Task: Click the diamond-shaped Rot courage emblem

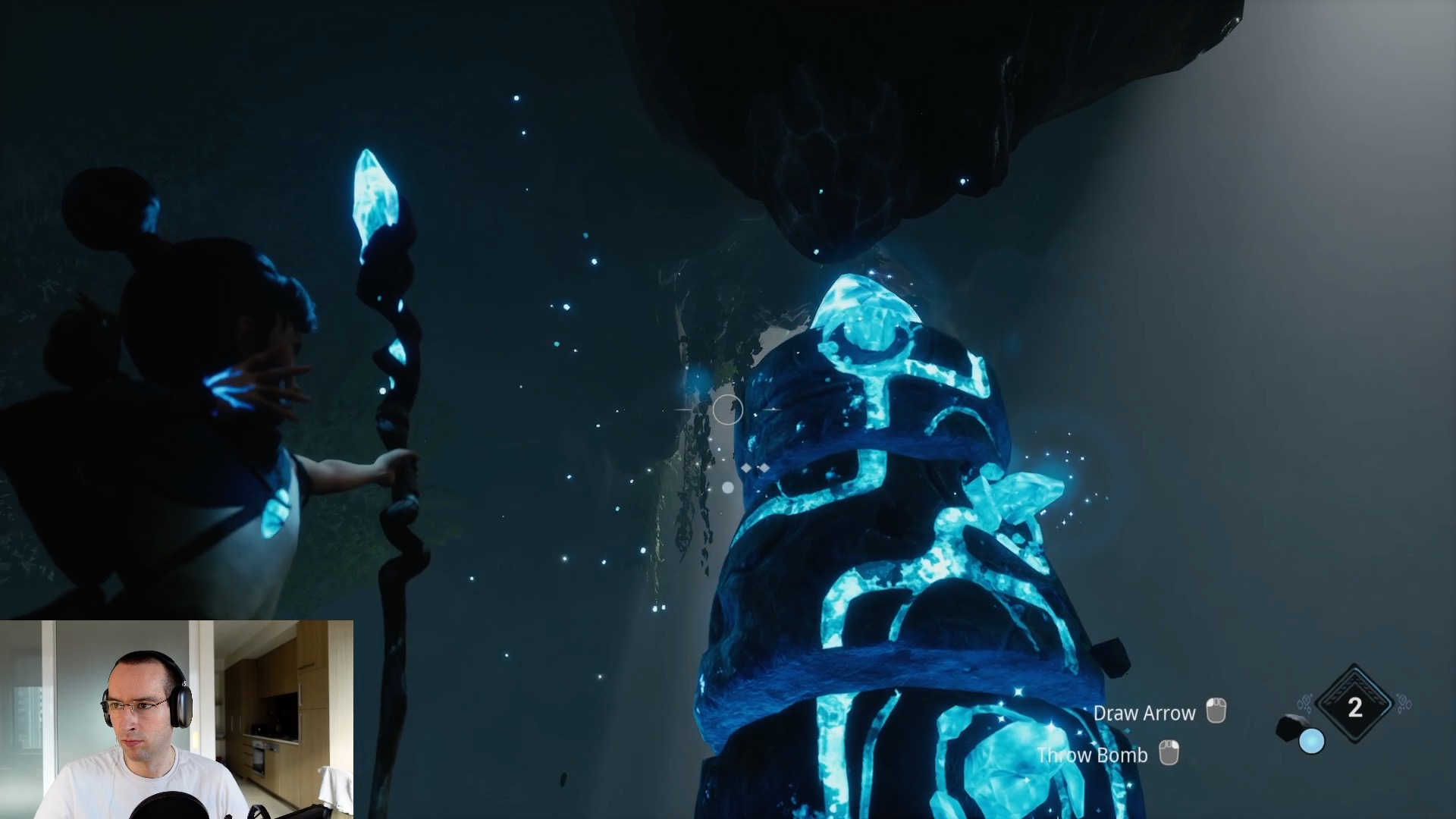Action: pyautogui.click(x=1354, y=707)
